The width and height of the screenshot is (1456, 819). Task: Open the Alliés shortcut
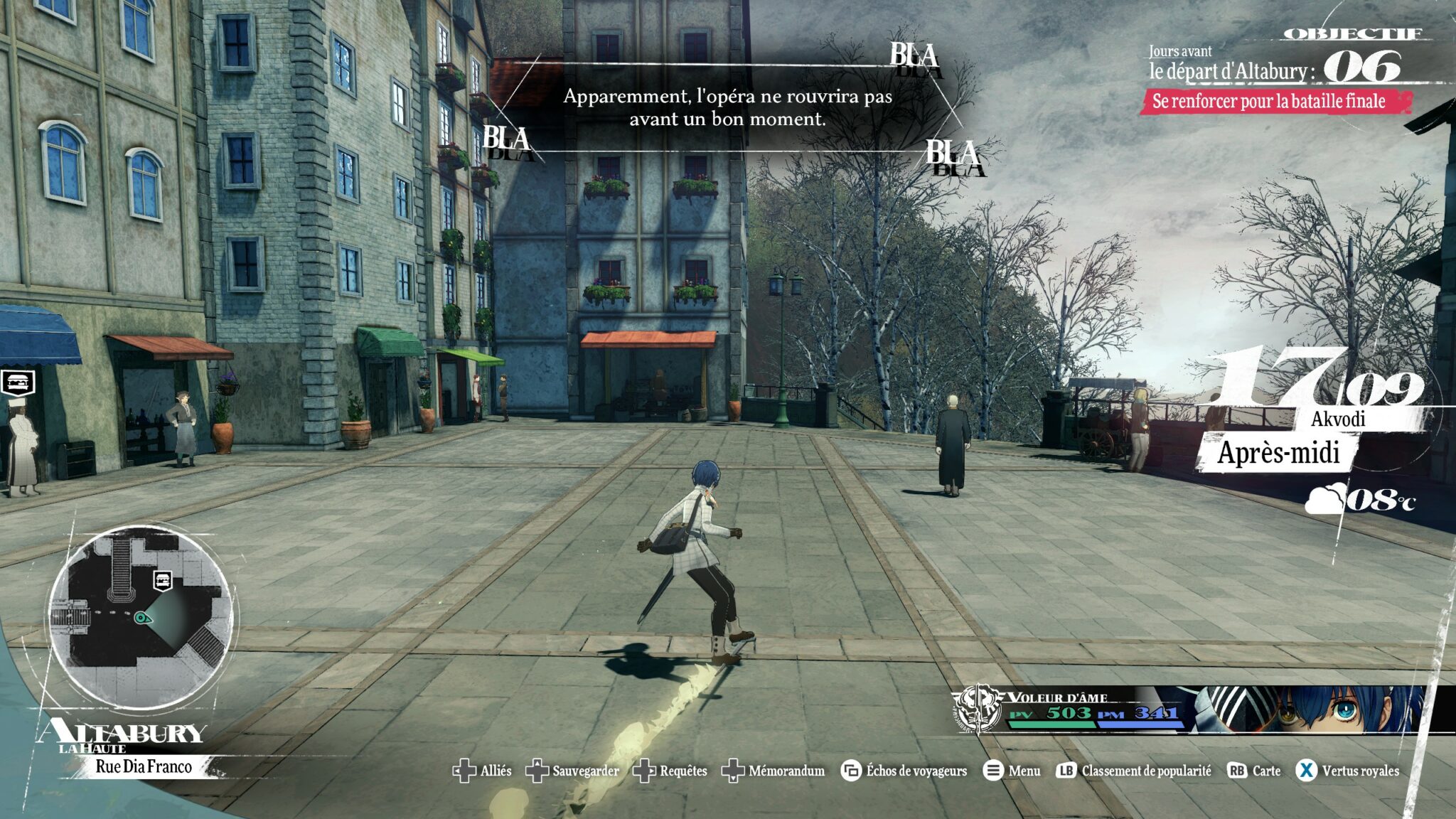pos(482,771)
